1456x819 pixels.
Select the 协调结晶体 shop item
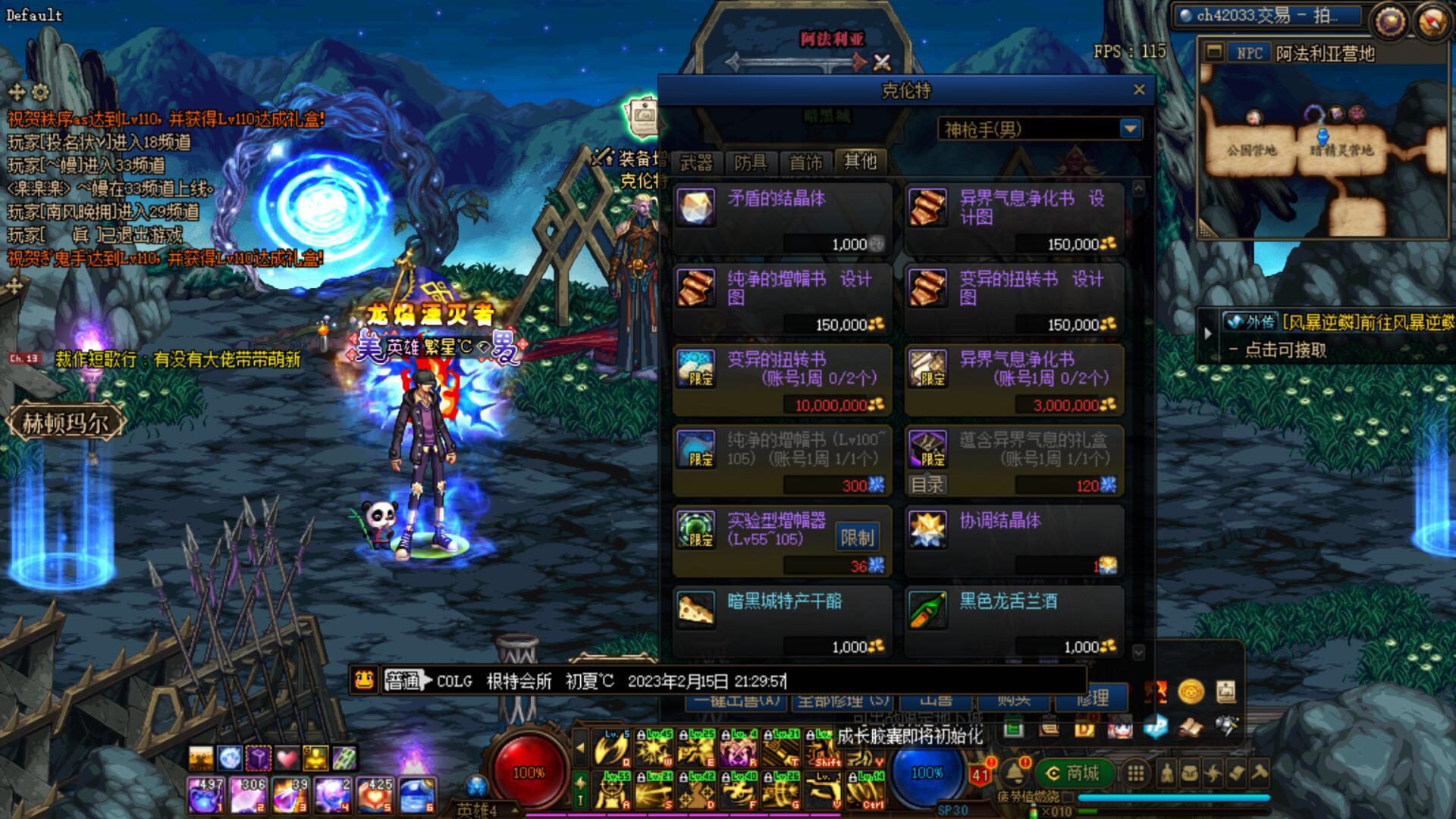pyautogui.click(x=1014, y=539)
